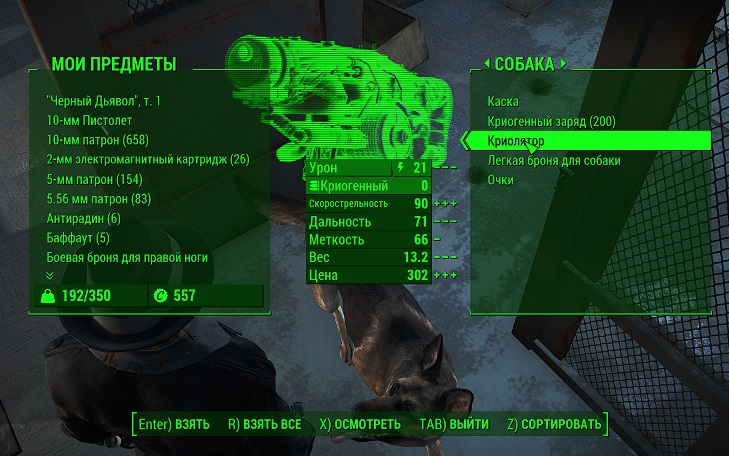Take everything with ВЗЯТЬ ВСЕ
The height and width of the screenshot is (456, 729).
(264, 424)
